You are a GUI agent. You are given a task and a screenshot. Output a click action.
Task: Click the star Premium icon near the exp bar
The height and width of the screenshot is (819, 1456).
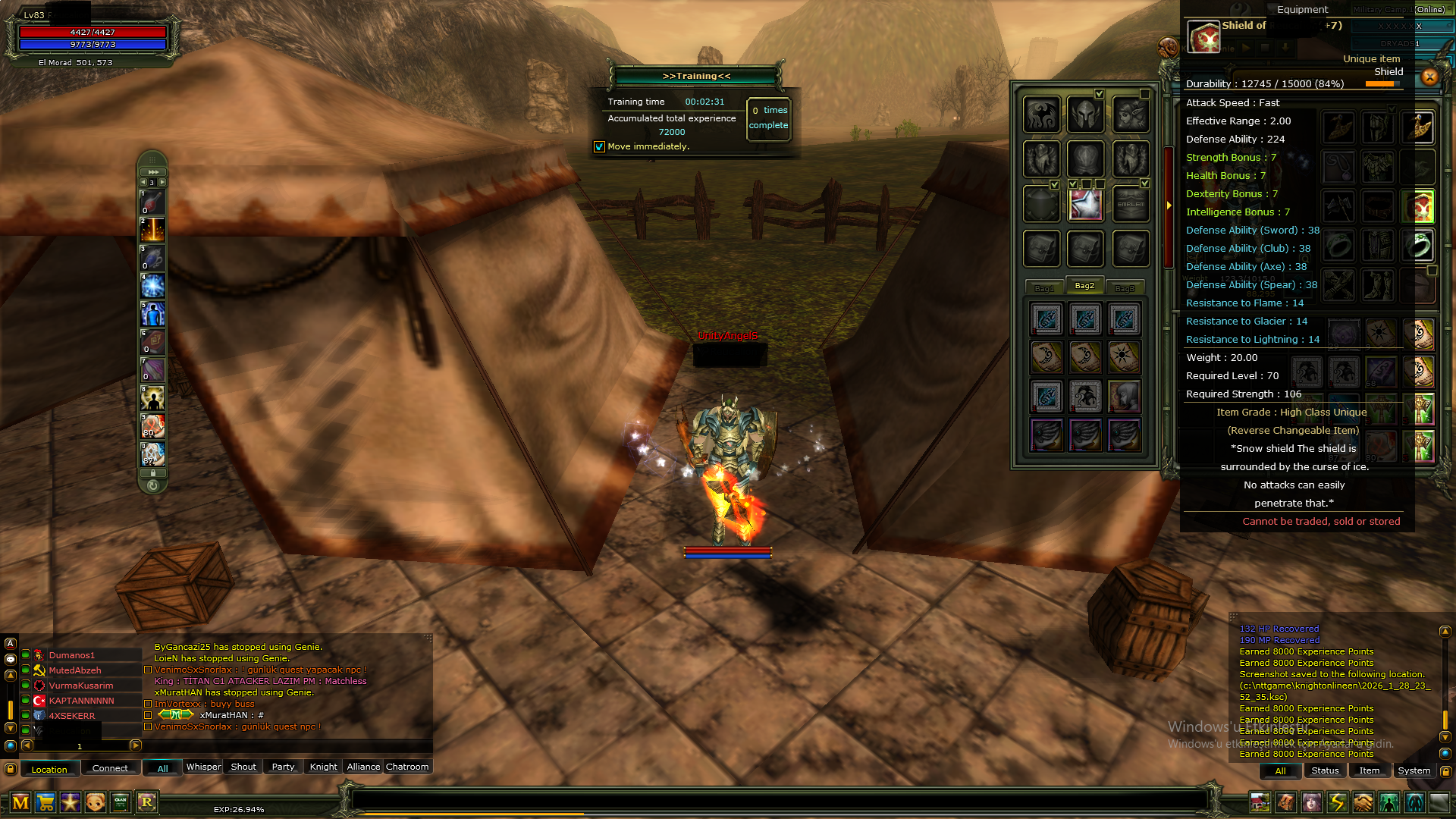(71, 803)
